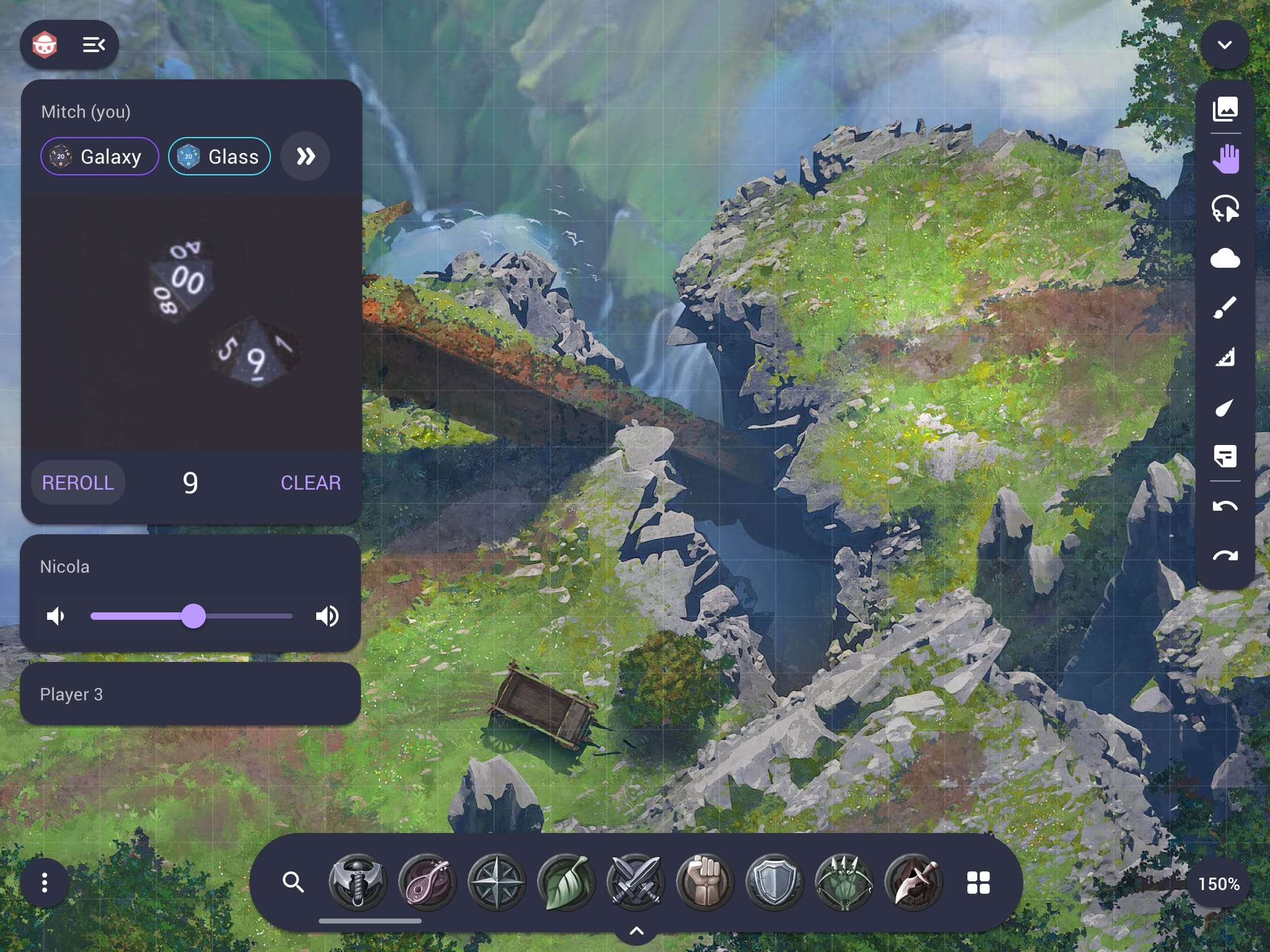1270x952 pixels.
Task: Open the Player 3 row
Action: point(190,694)
